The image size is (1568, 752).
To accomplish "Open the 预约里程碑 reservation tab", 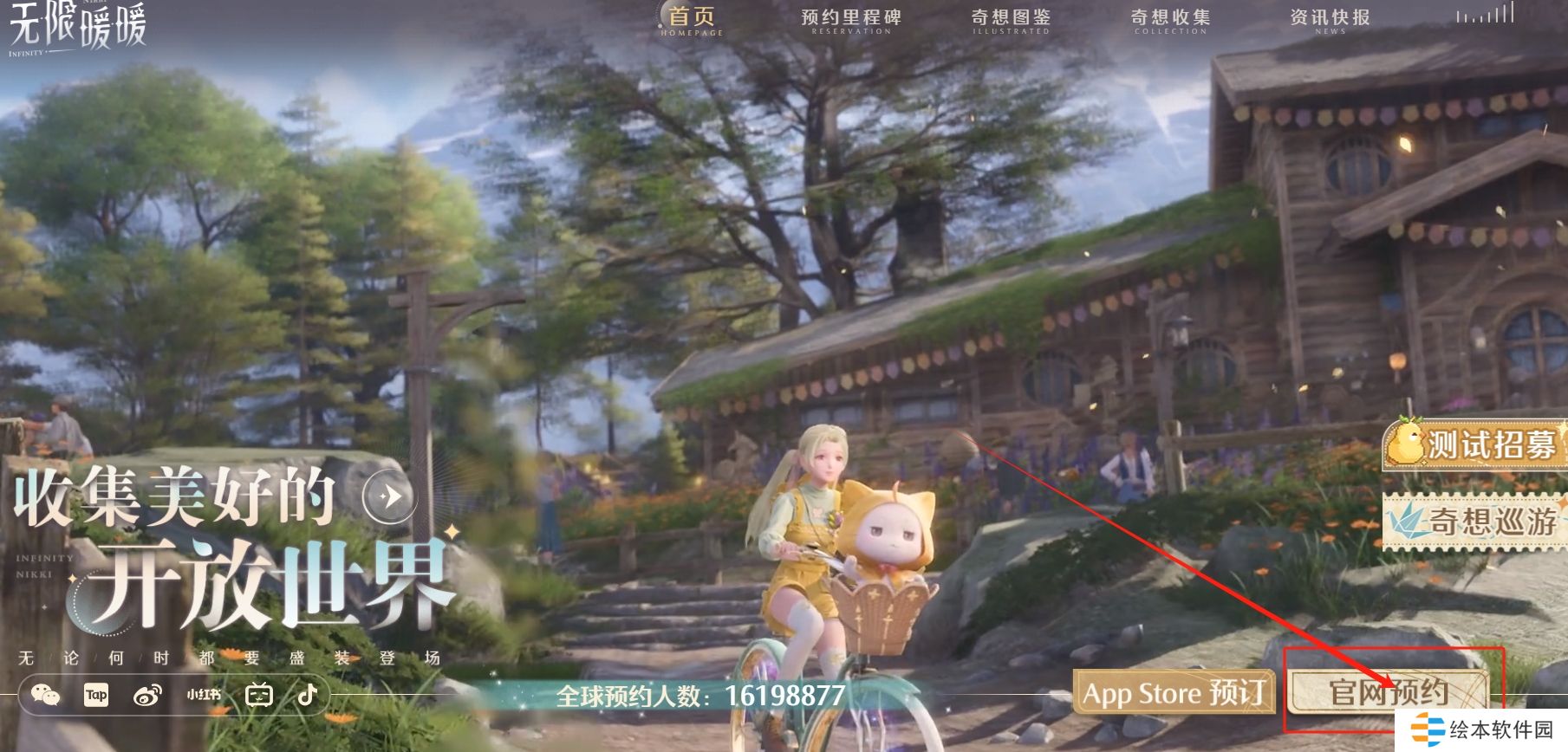I will pos(850,20).
